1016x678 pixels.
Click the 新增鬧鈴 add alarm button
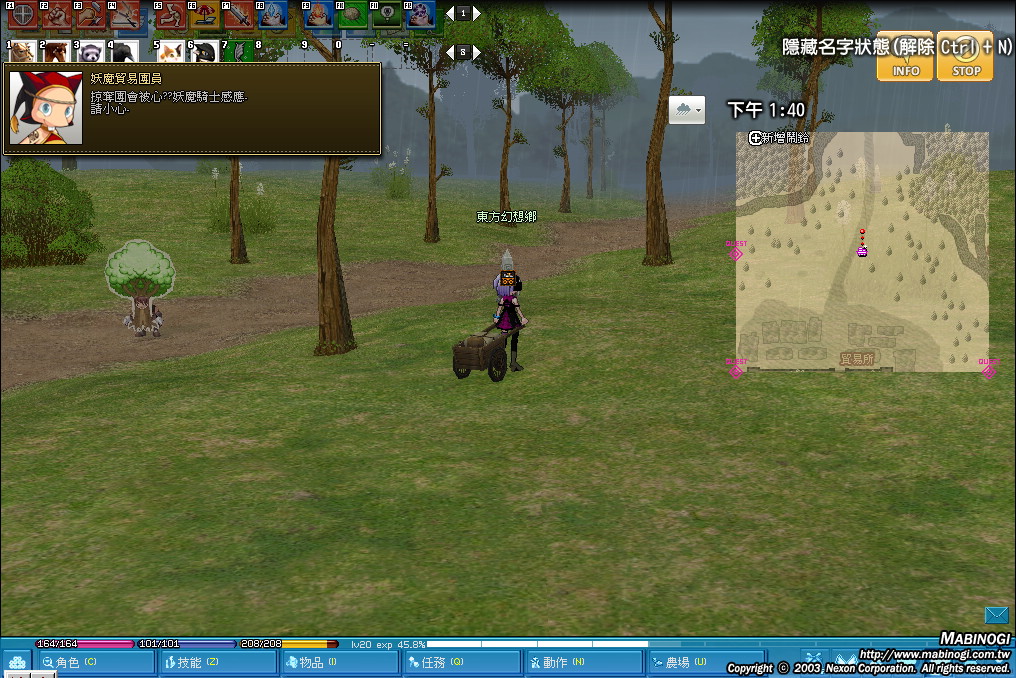779,138
